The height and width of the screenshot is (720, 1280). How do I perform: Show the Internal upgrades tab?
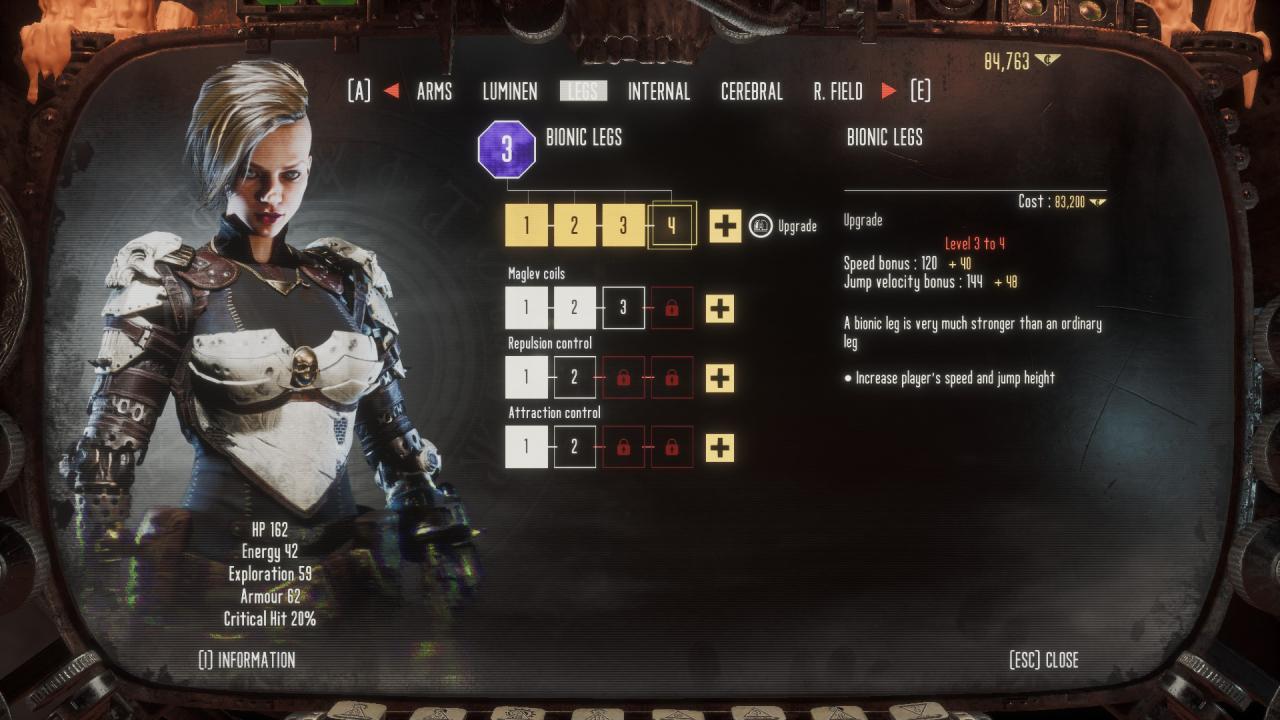pyautogui.click(x=659, y=92)
